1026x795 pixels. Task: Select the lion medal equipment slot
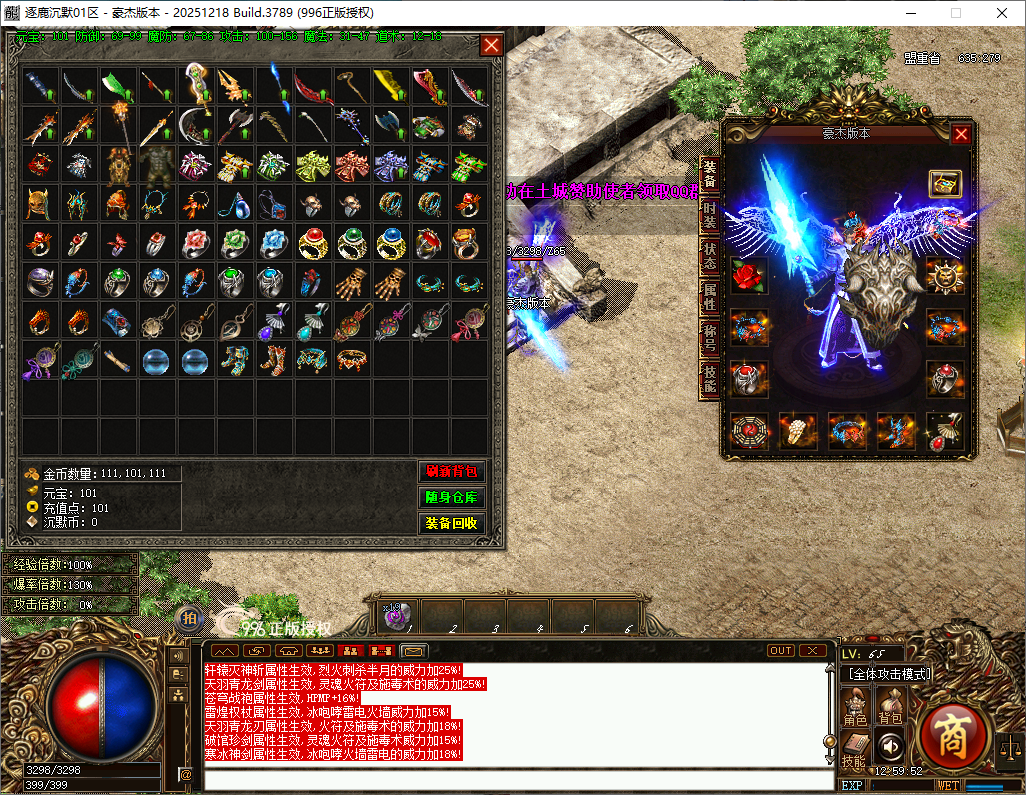coord(945,275)
